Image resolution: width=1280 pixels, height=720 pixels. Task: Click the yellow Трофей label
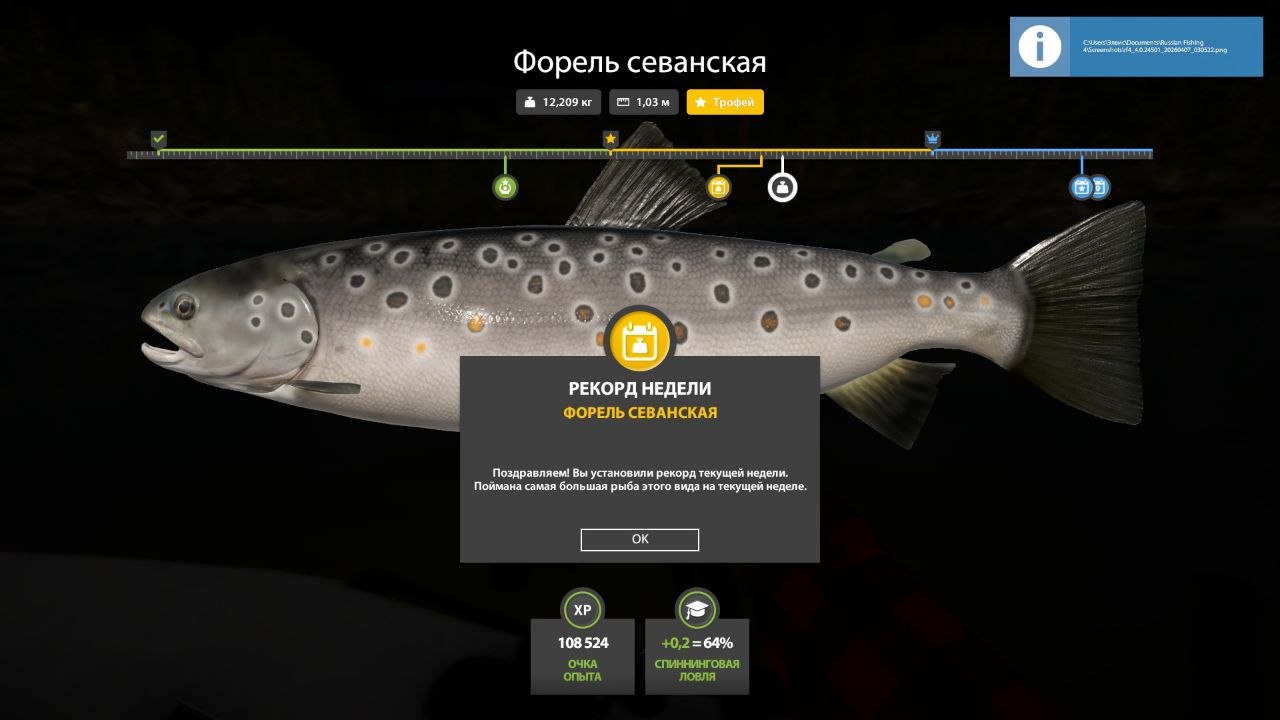[x=733, y=101]
